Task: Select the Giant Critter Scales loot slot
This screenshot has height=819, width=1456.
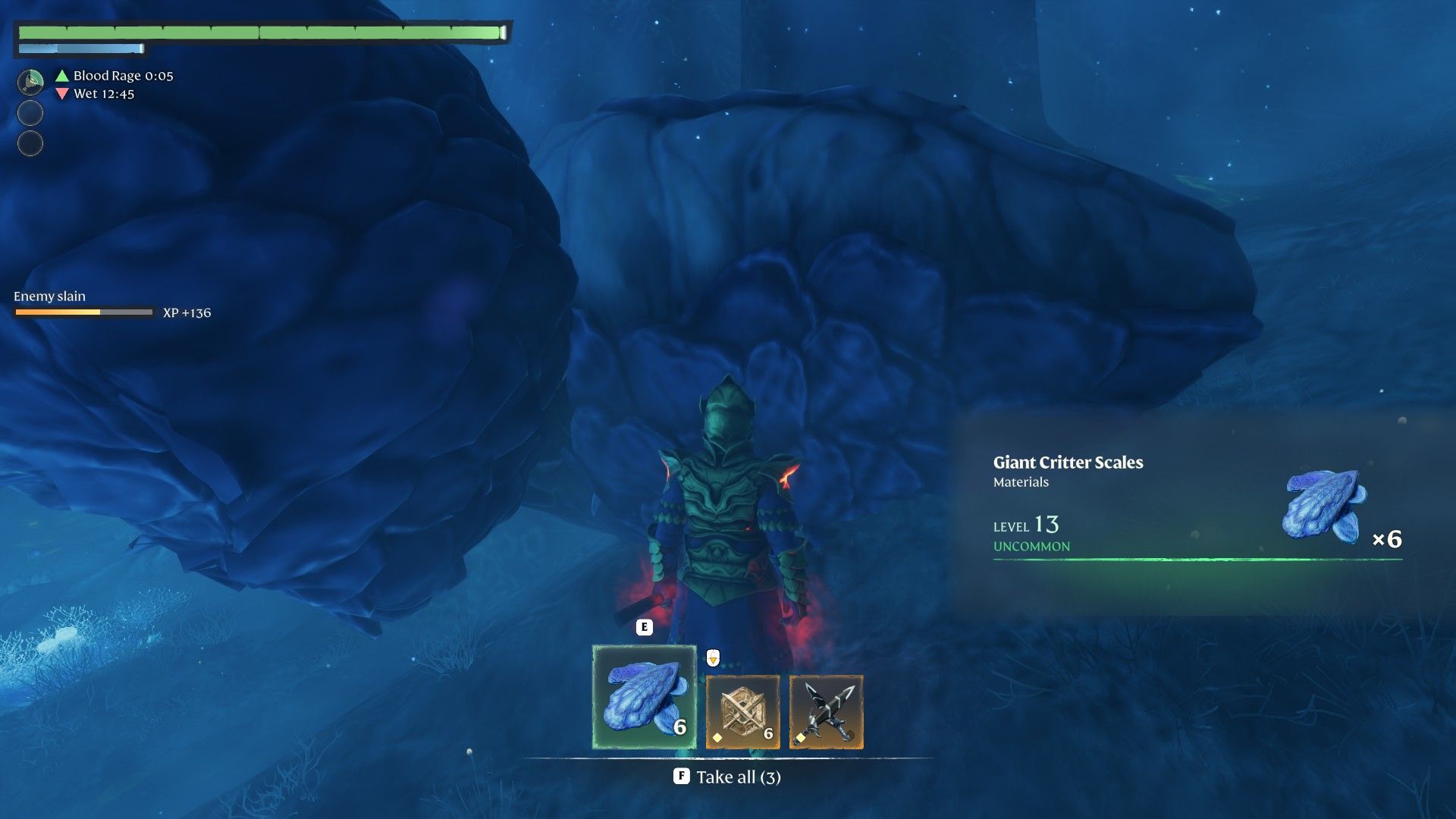Action: (x=644, y=696)
